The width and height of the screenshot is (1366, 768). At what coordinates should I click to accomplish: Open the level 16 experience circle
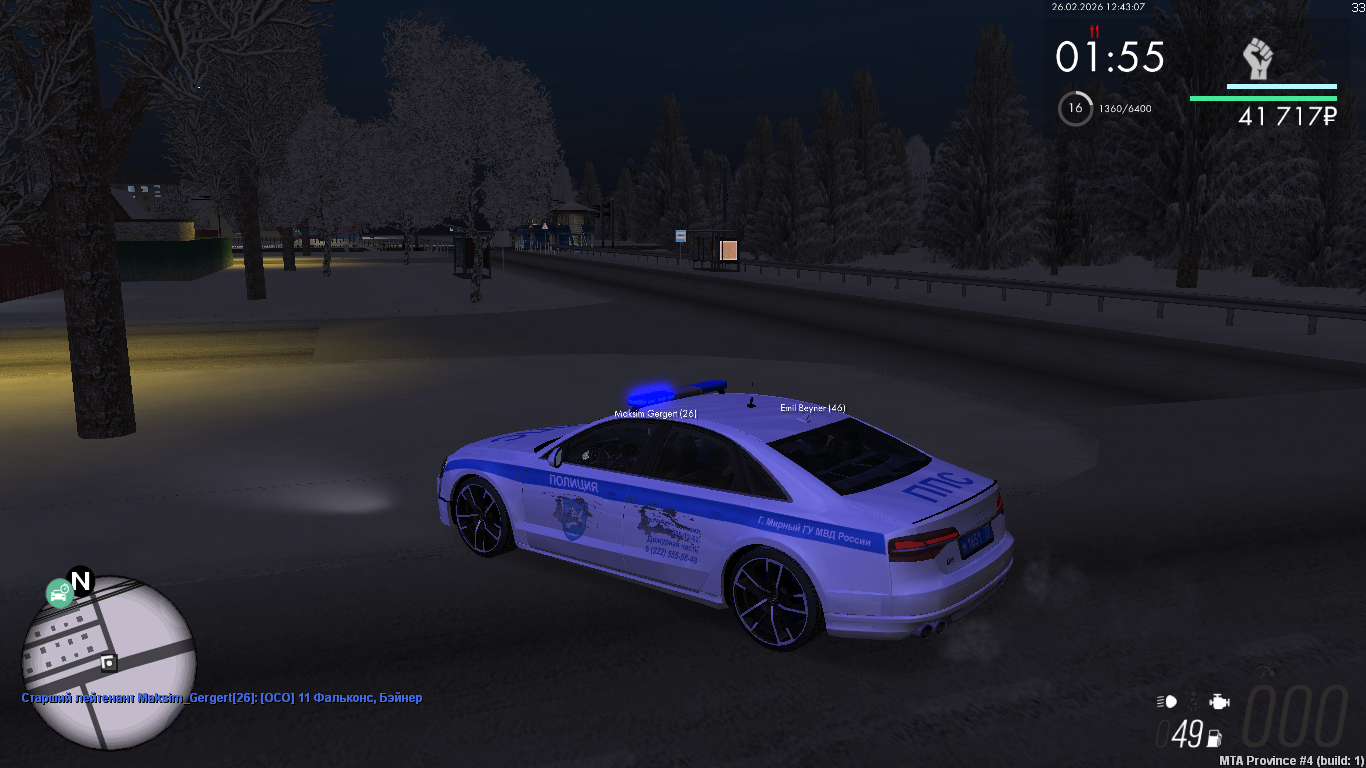click(1076, 108)
